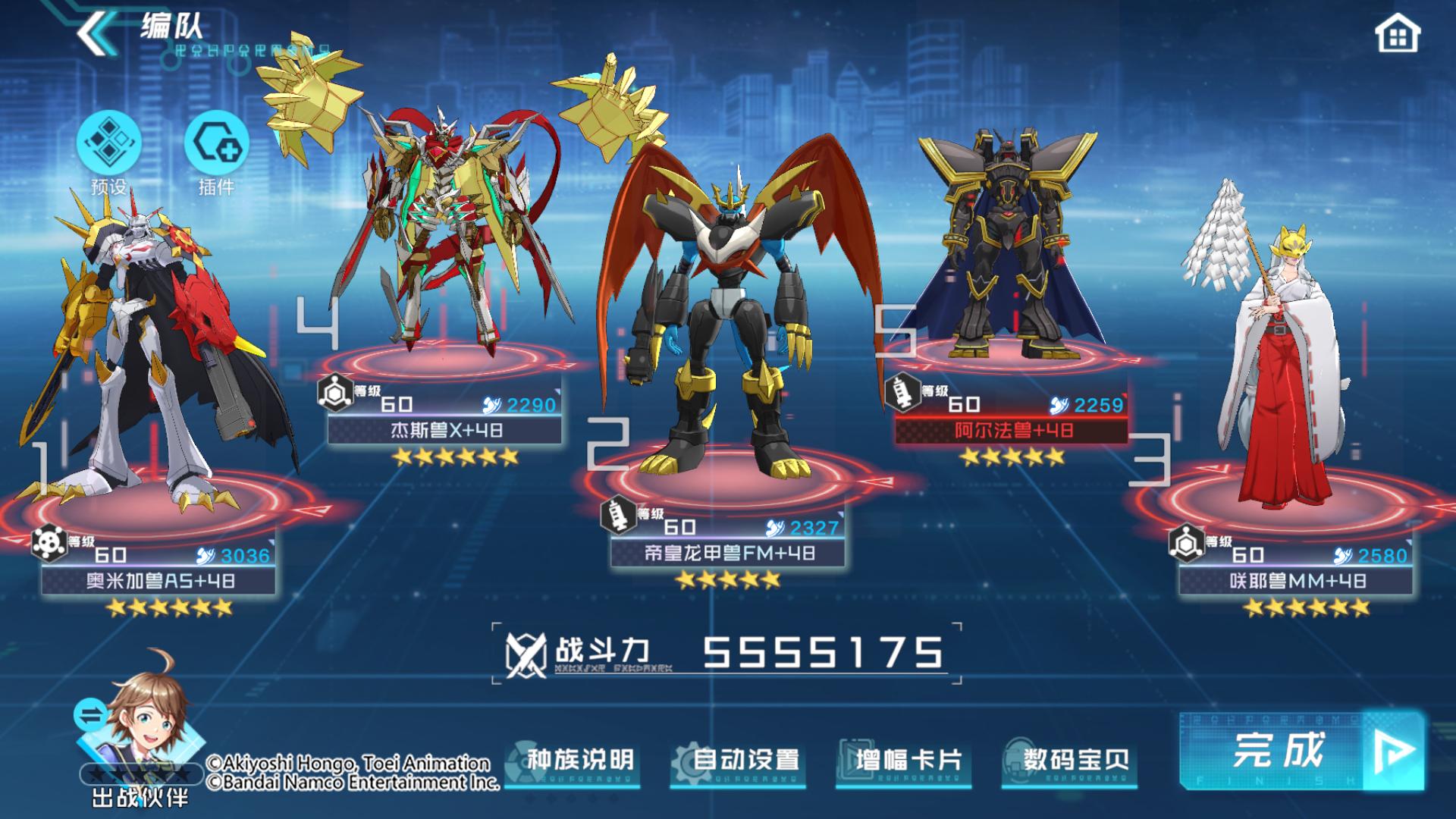This screenshot has width=1456, height=819.
Task: Activate 自动设置 auto setup
Action: (x=739, y=761)
